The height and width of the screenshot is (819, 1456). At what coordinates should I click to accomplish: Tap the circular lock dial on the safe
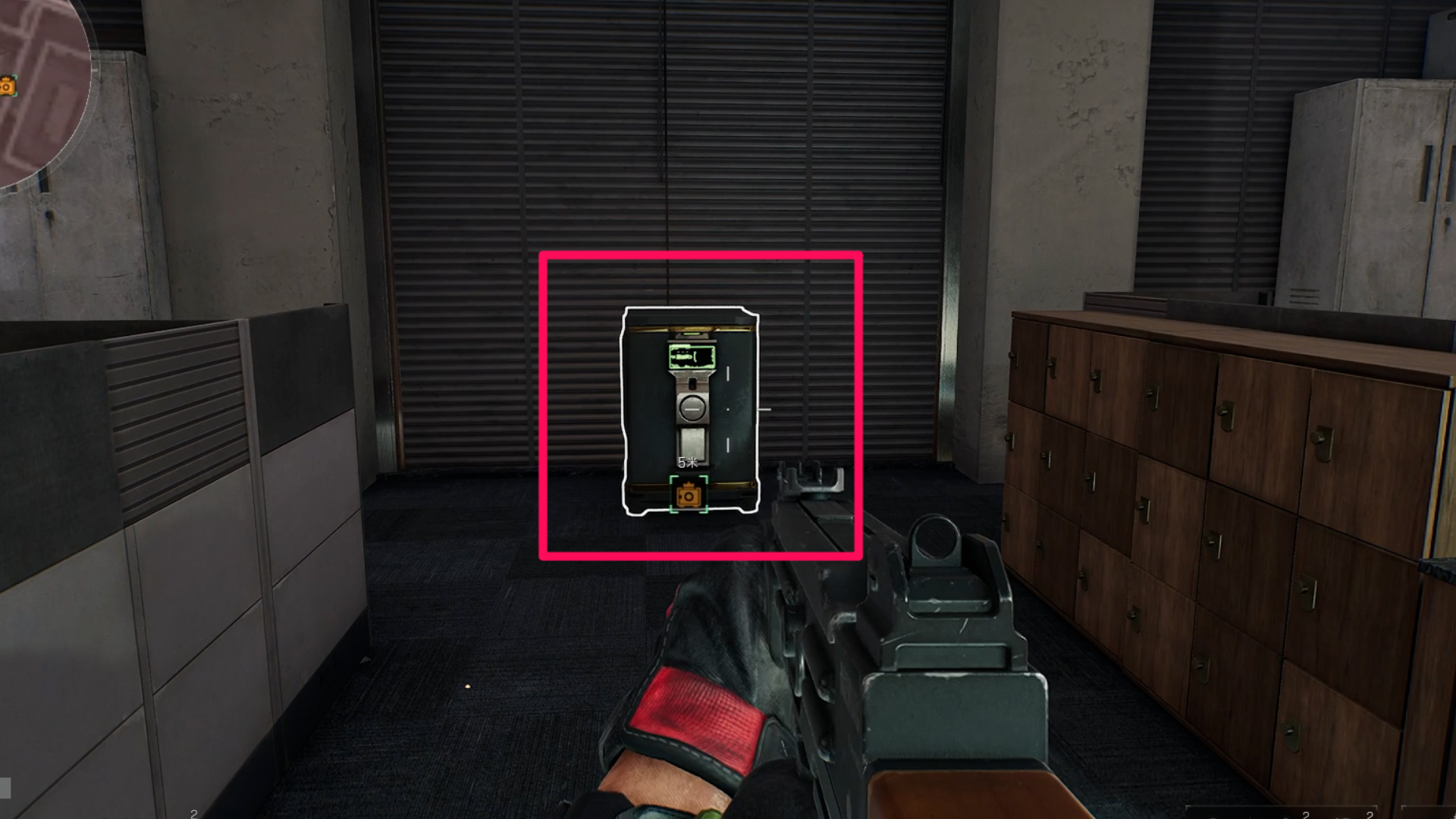tap(692, 408)
